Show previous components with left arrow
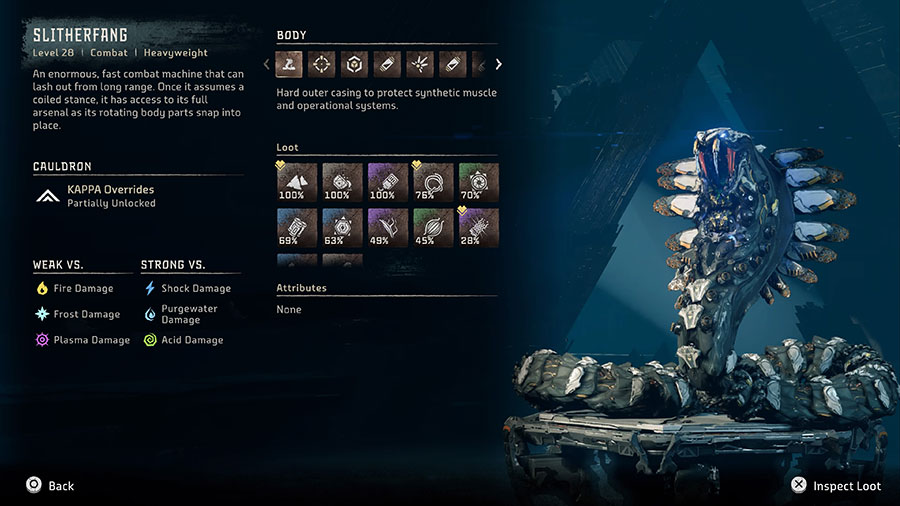Viewport: 900px width, 506px height. coord(266,65)
